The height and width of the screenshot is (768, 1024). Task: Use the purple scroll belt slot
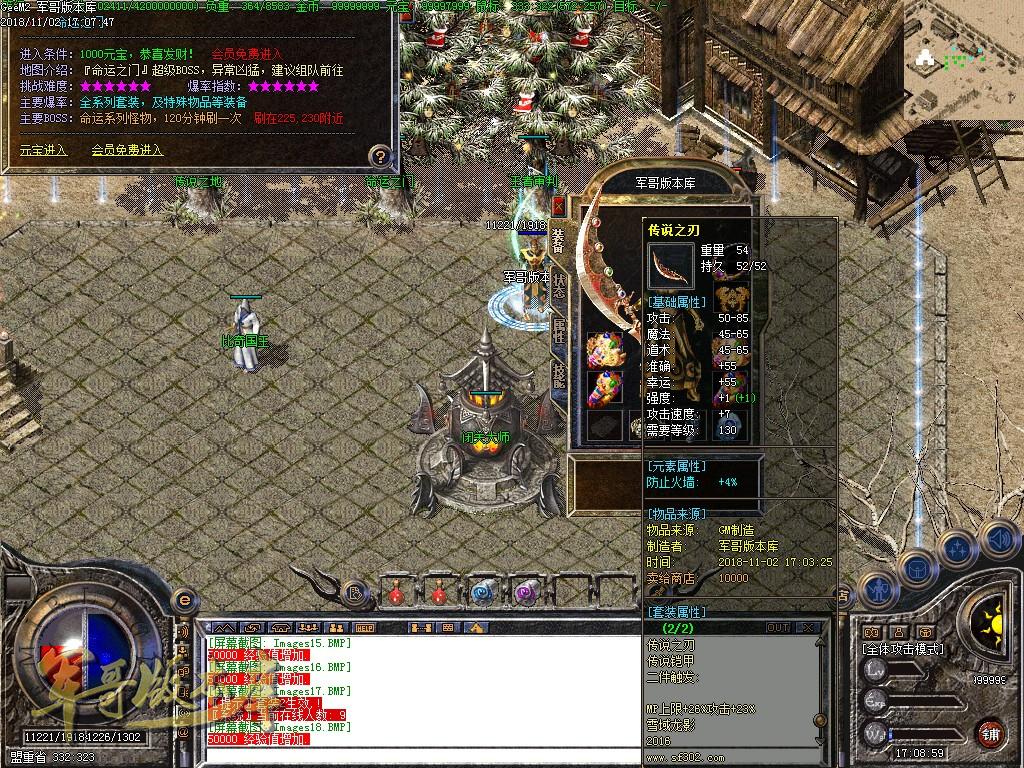pos(525,593)
